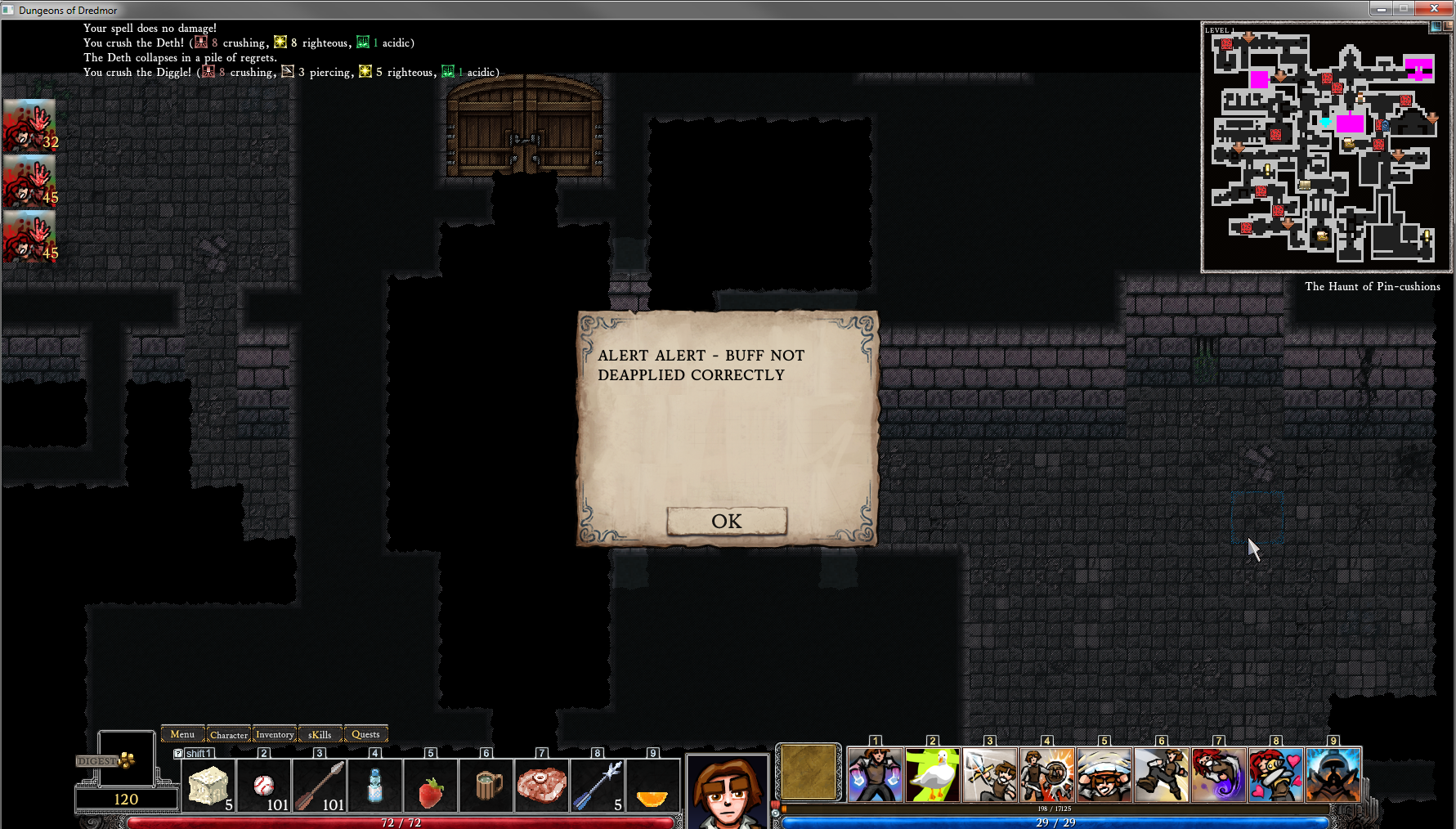Select the cheese block item slot
The height and width of the screenshot is (829, 1456).
208,786
